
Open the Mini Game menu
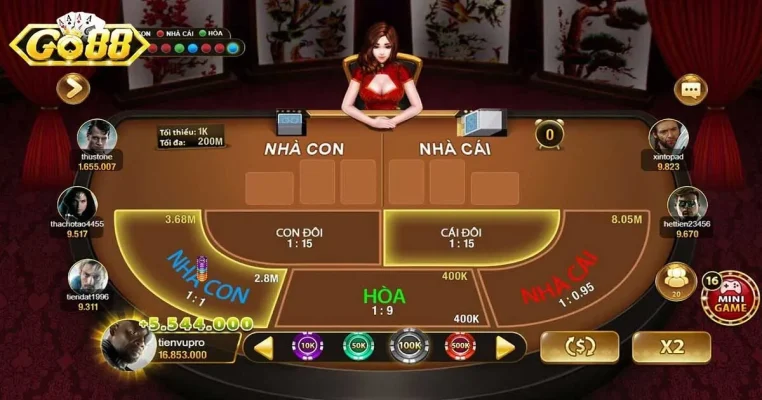tap(729, 298)
